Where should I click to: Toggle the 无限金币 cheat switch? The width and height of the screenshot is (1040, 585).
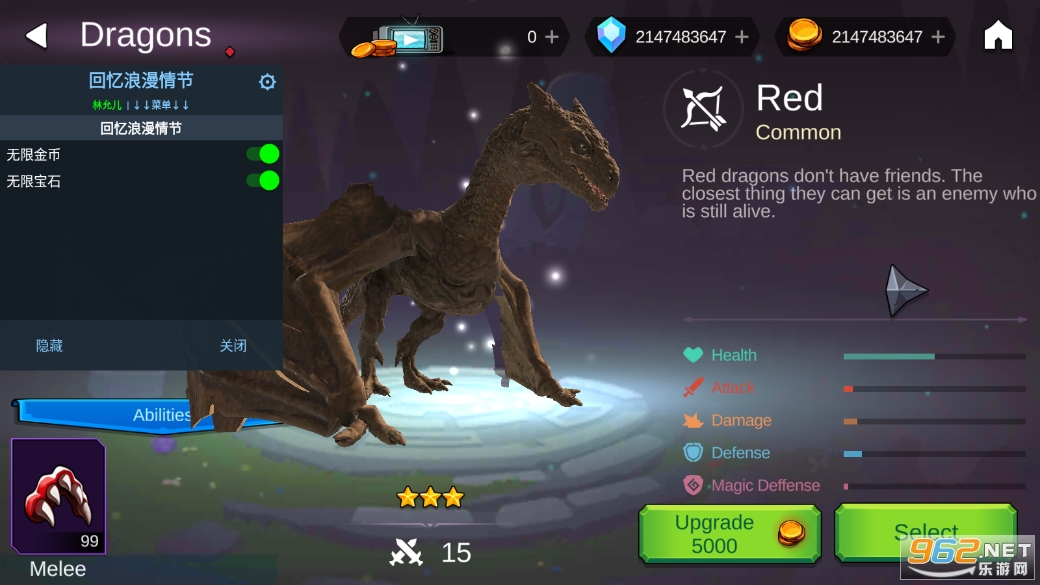tap(263, 154)
